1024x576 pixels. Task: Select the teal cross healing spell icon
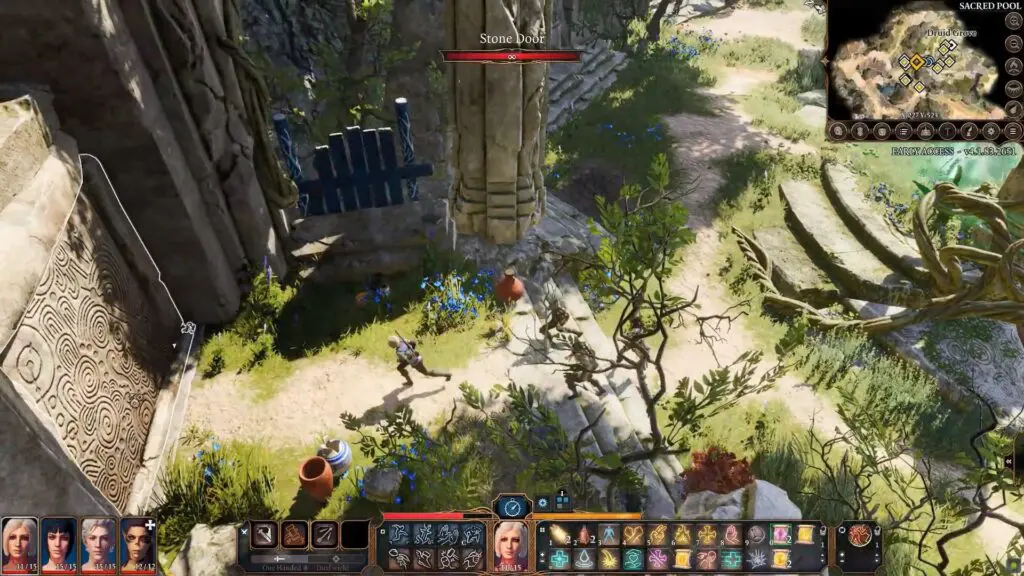point(559,559)
